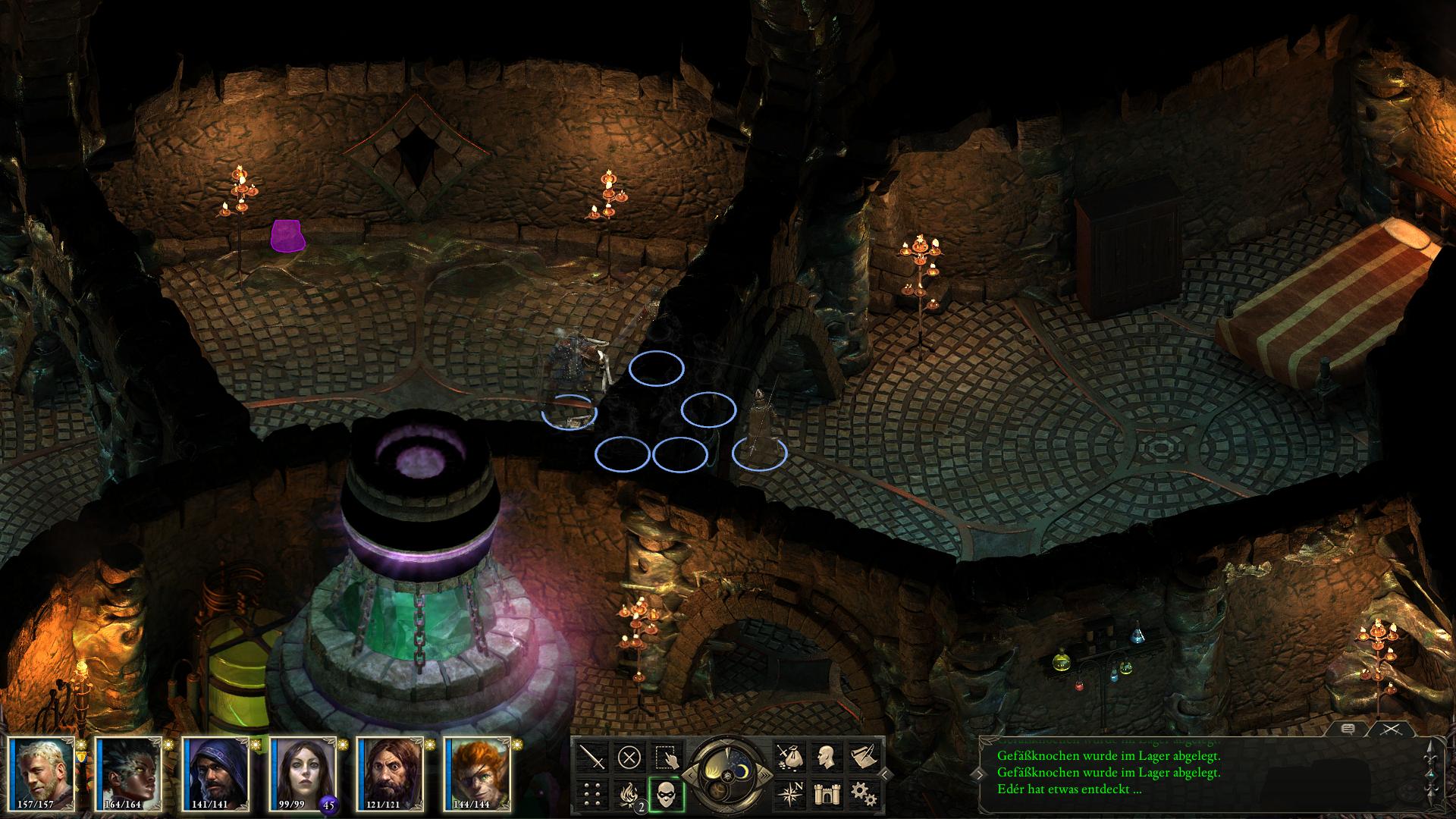Rest using the campfire icon
The width and height of the screenshot is (1456, 819).
click(629, 794)
